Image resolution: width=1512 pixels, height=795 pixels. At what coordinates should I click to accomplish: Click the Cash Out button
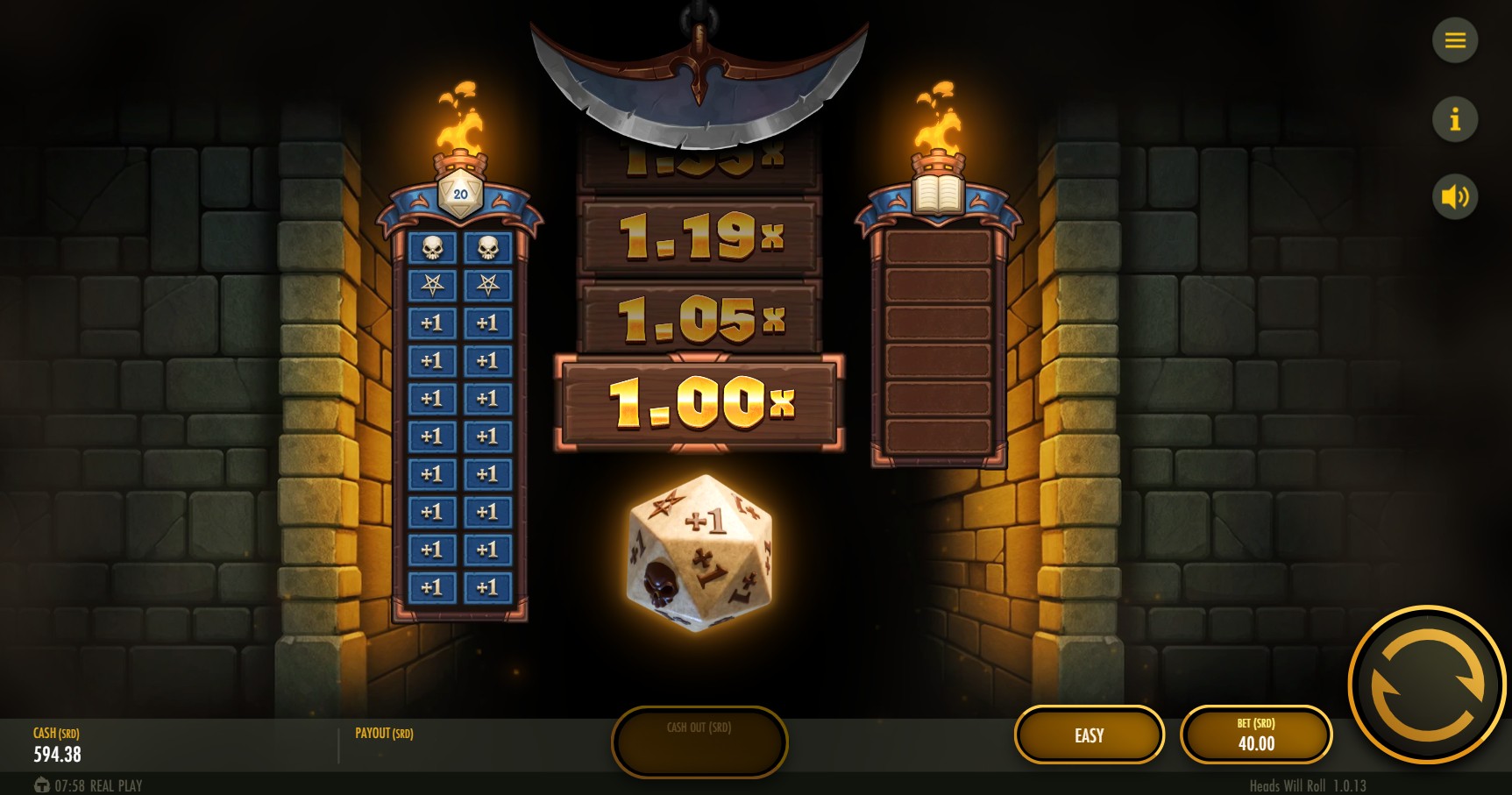pyautogui.click(x=699, y=742)
